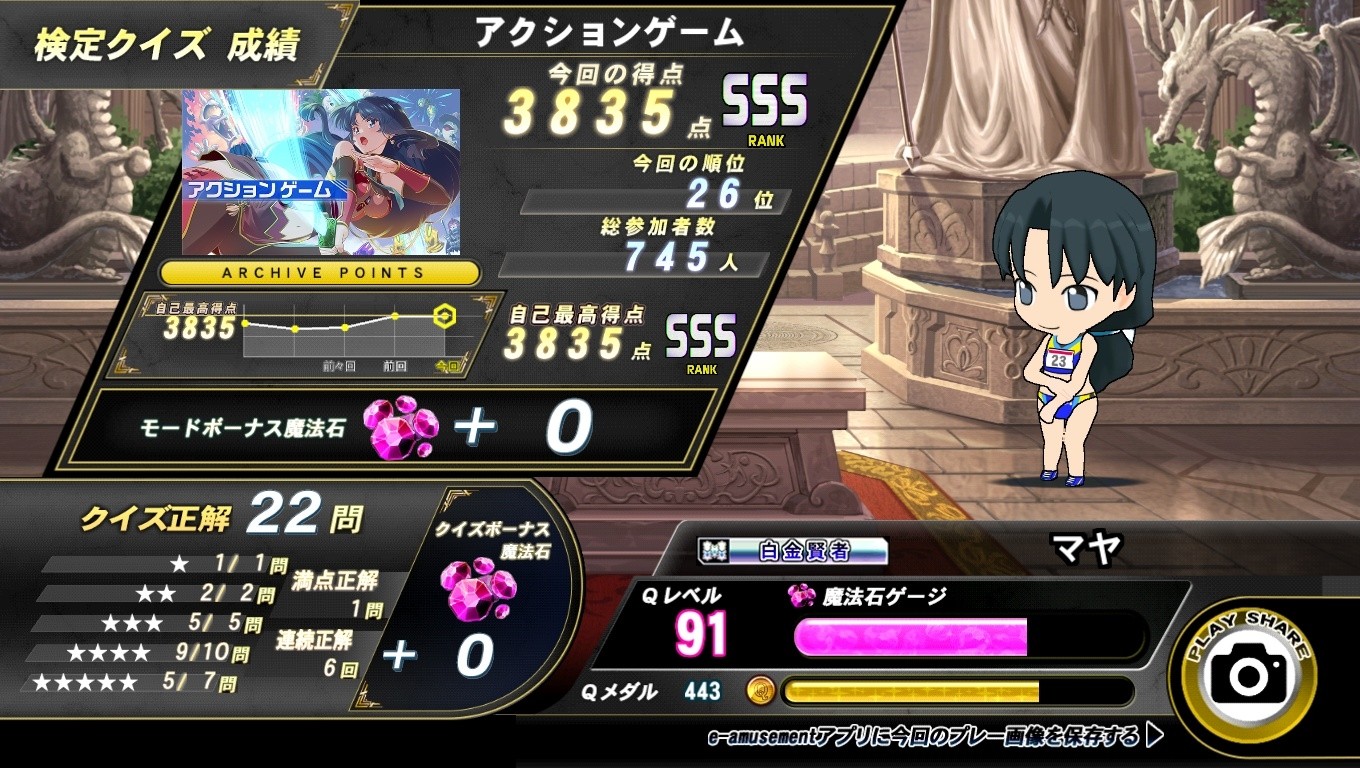Open the ARCHIVE POINTS yellow bar
Screen dimensions: 1360x768
point(320,272)
